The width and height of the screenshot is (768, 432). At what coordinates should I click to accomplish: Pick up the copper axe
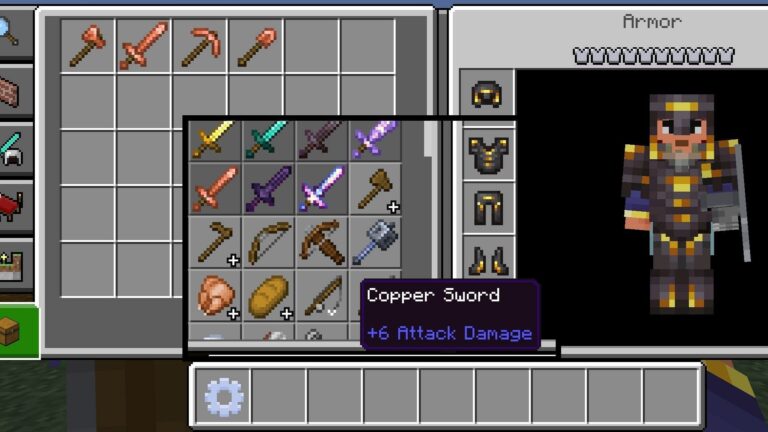[x=87, y=46]
